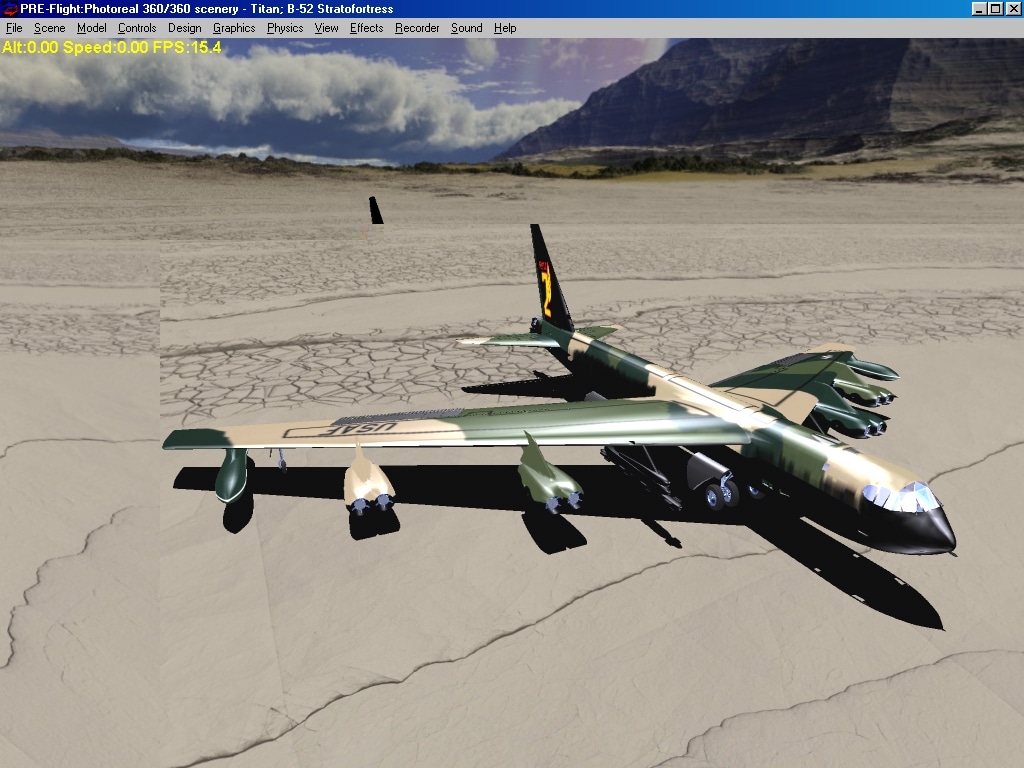Open the File menu
Image resolution: width=1024 pixels, height=768 pixels.
coord(14,28)
